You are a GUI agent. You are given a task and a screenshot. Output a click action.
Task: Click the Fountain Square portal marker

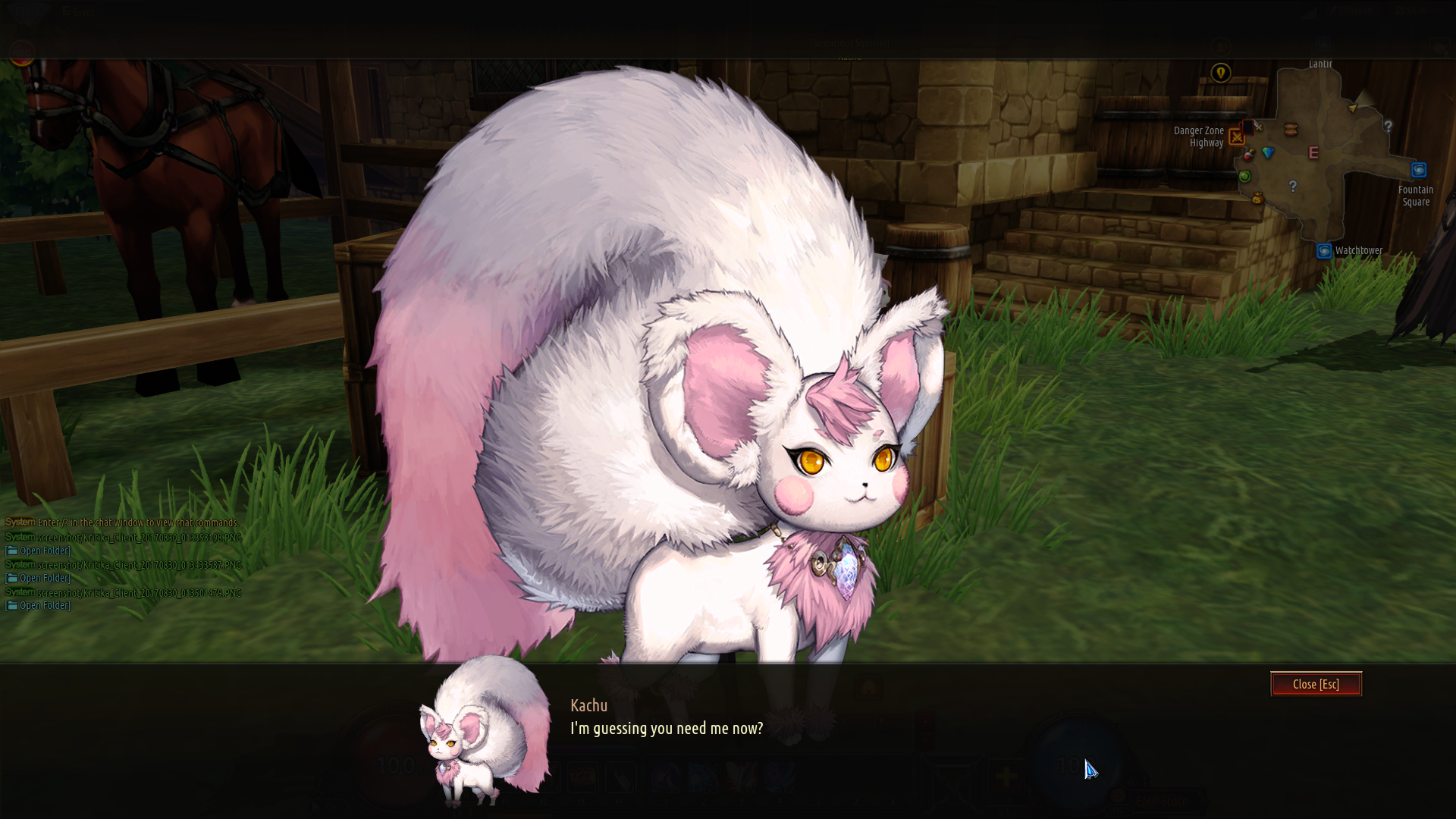pos(1419,170)
